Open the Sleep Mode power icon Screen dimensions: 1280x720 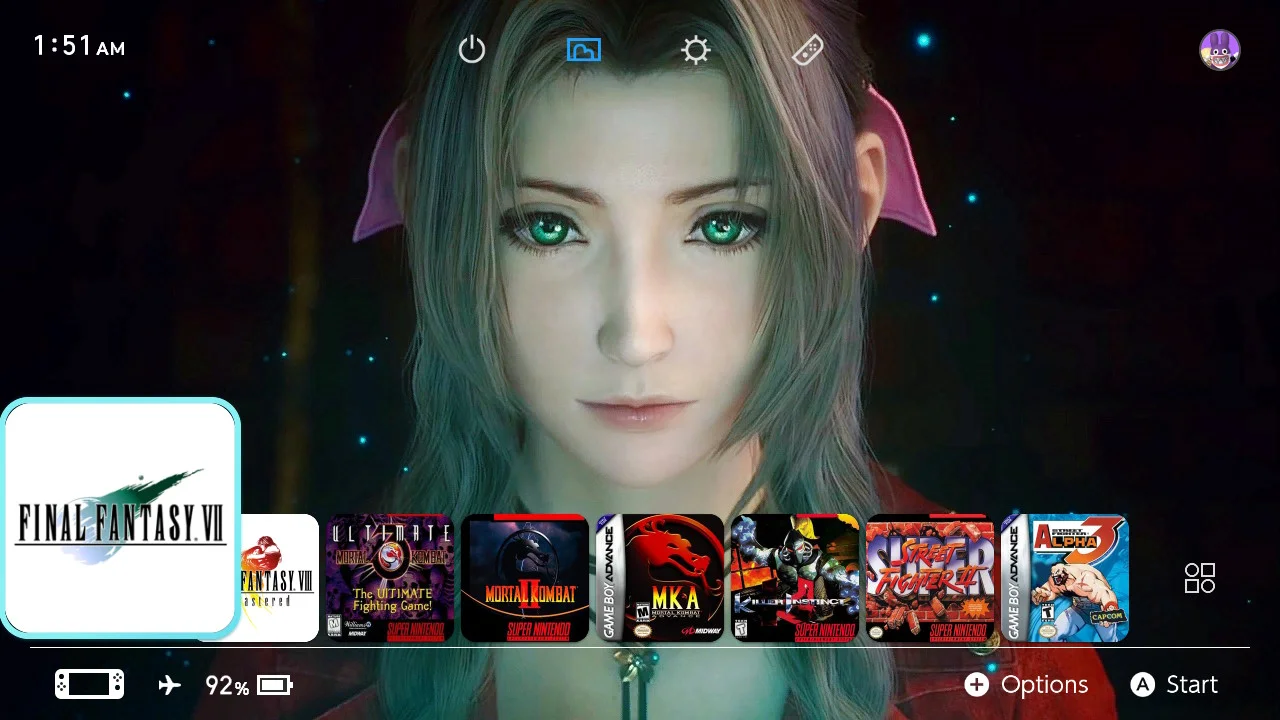[471, 49]
